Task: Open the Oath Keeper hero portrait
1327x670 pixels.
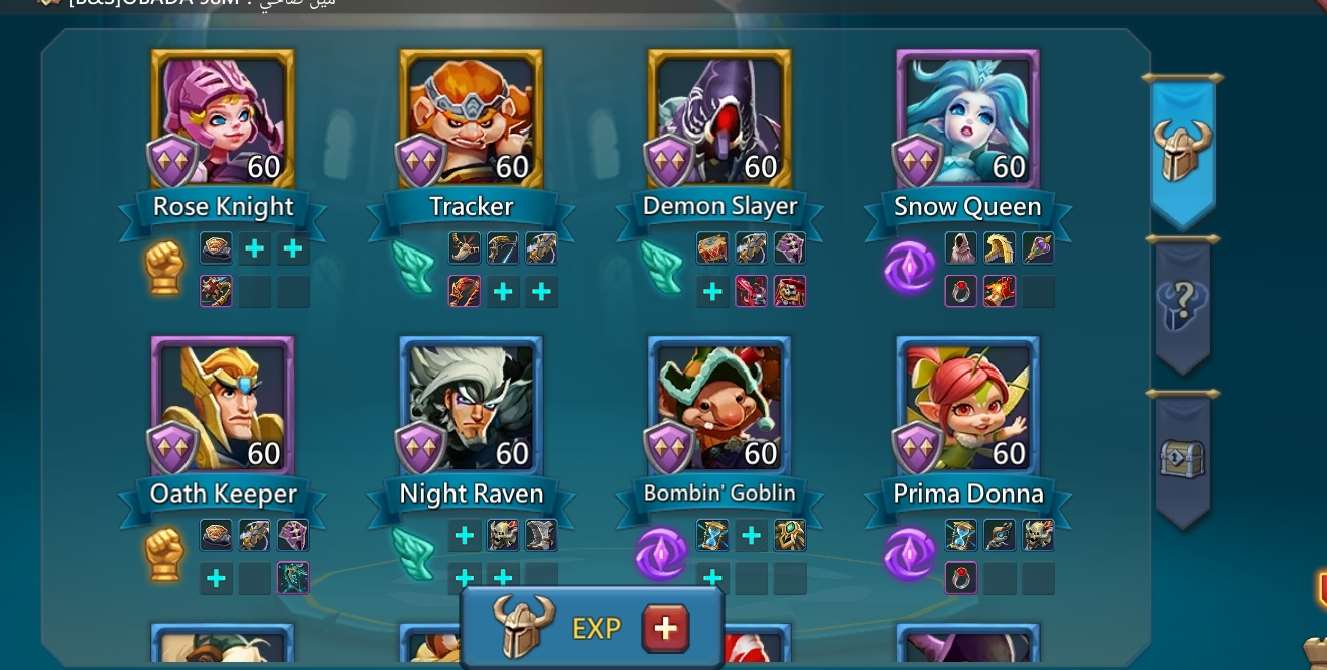Action: (x=223, y=404)
